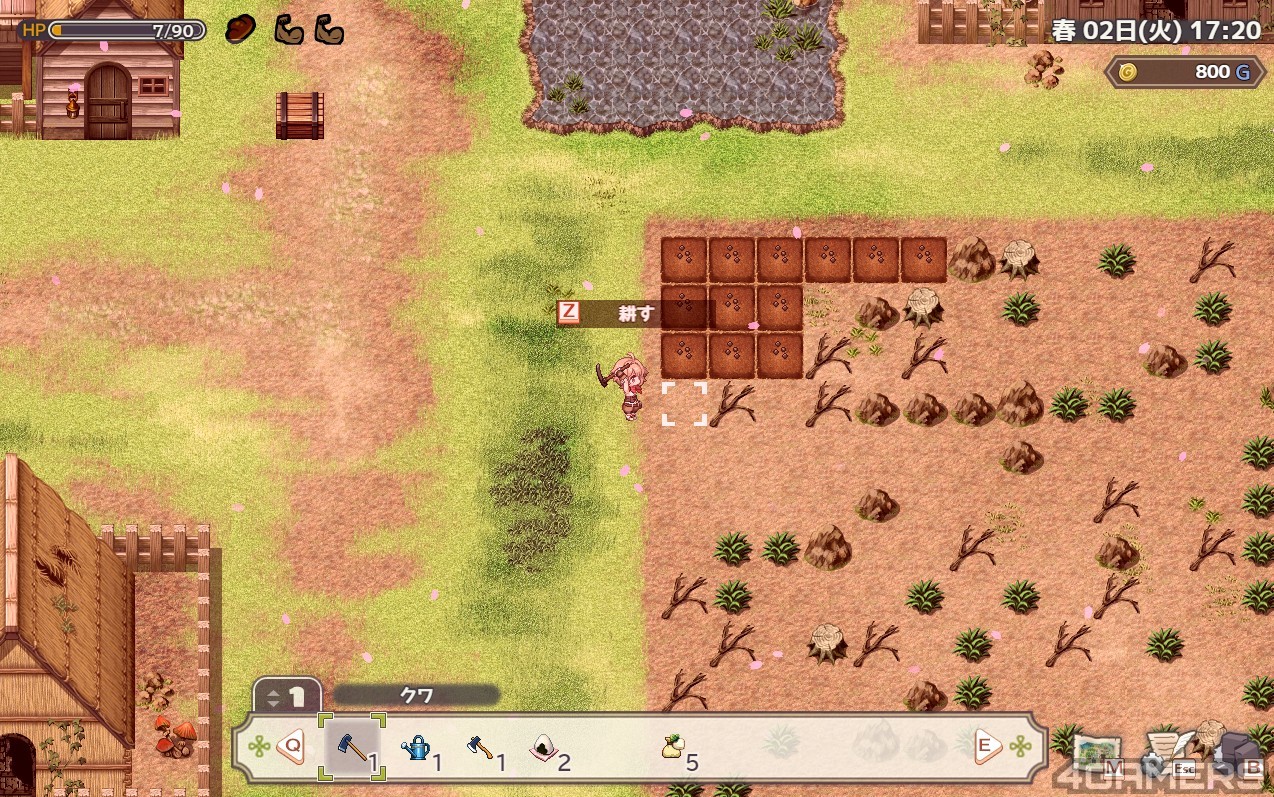Switch hotbar page using the page tab

tap(287, 695)
